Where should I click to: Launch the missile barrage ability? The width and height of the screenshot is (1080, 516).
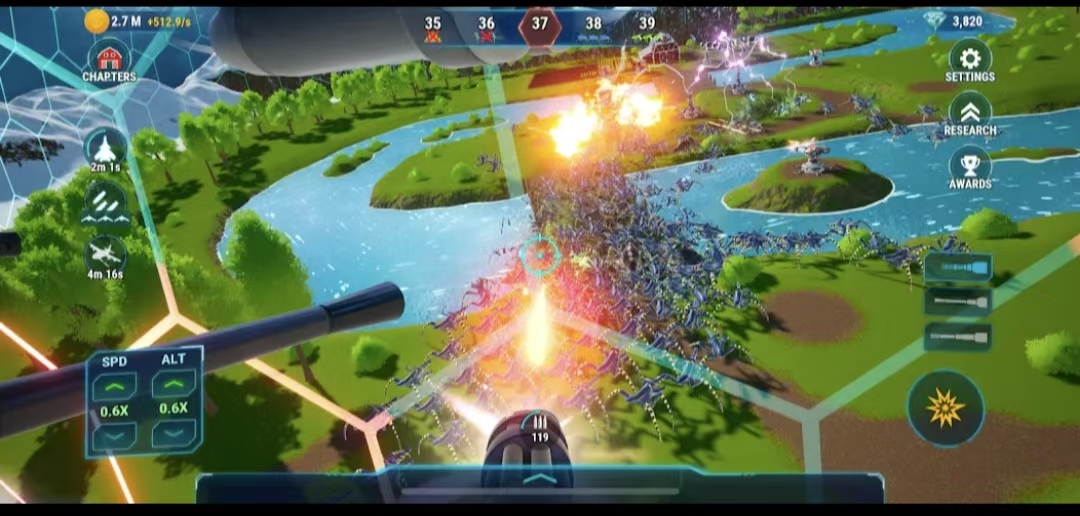105,203
